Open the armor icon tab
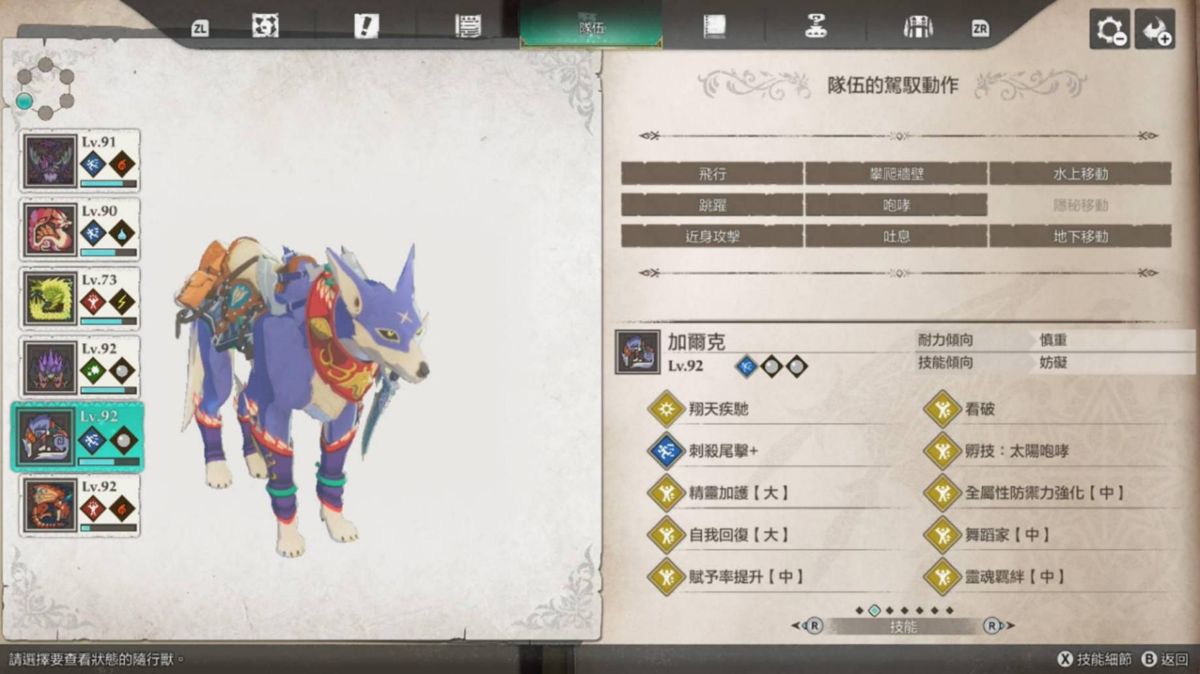 point(917,27)
